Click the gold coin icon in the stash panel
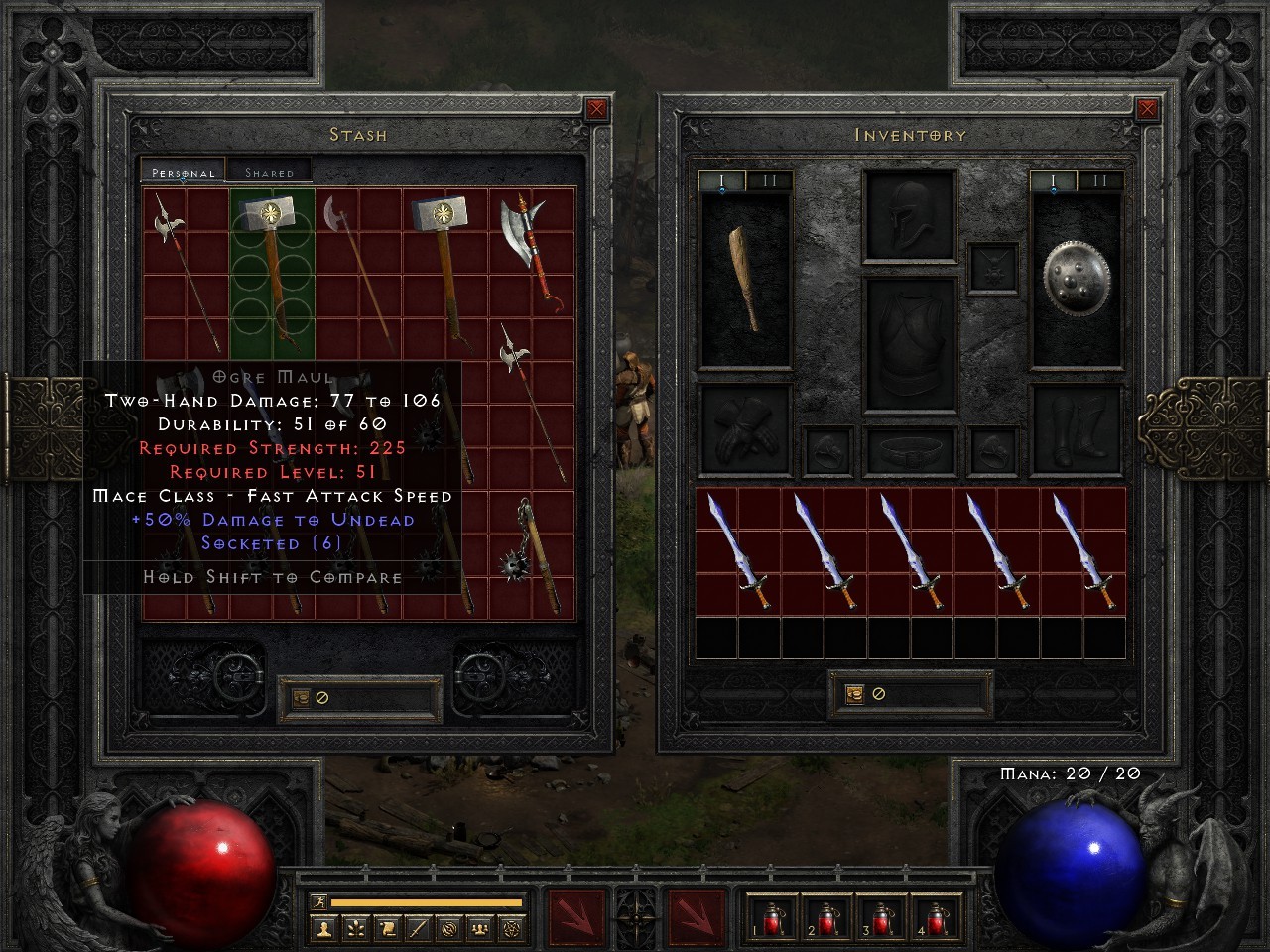 coord(300,697)
